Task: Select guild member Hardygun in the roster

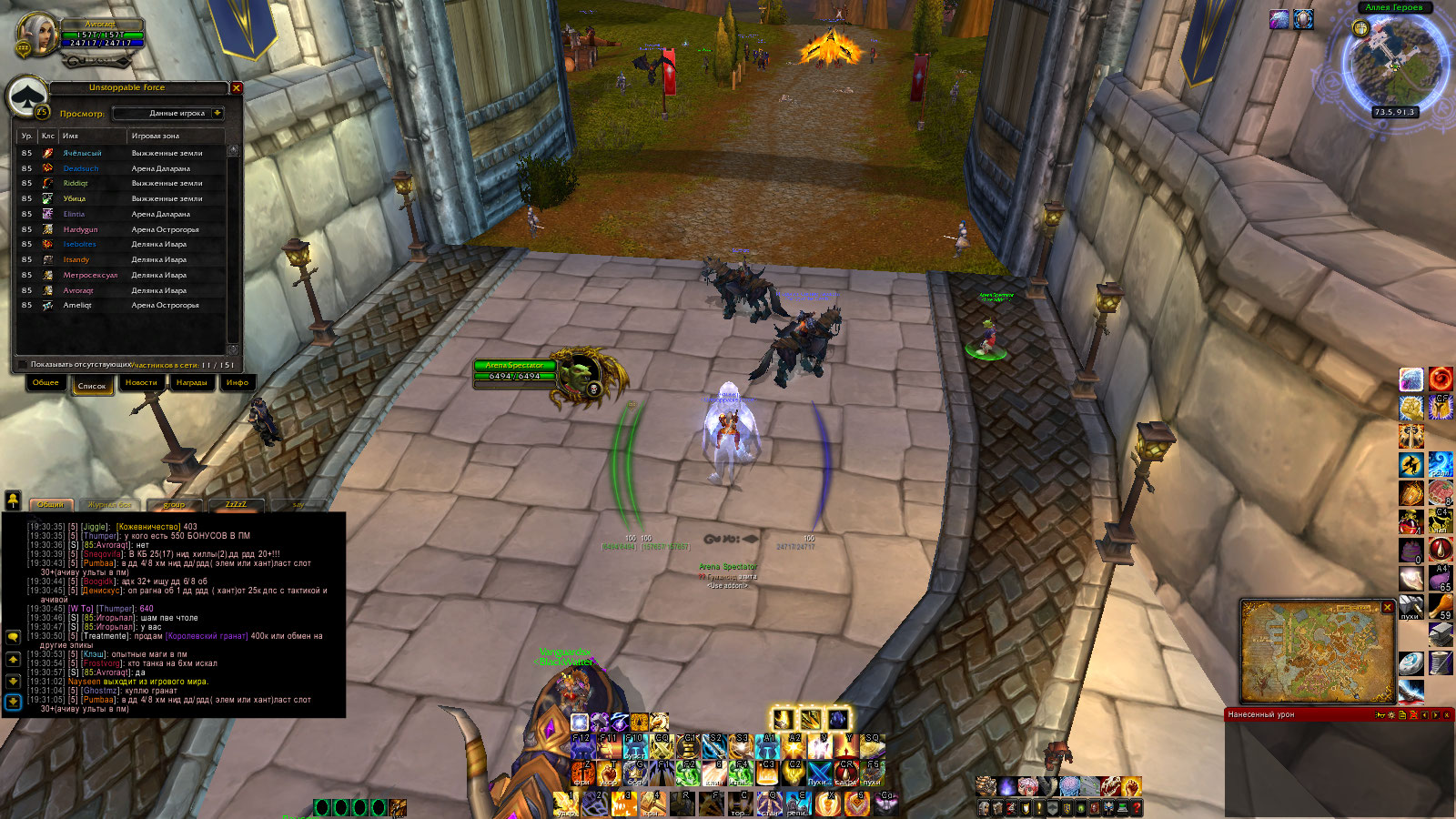Action: (80, 229)
